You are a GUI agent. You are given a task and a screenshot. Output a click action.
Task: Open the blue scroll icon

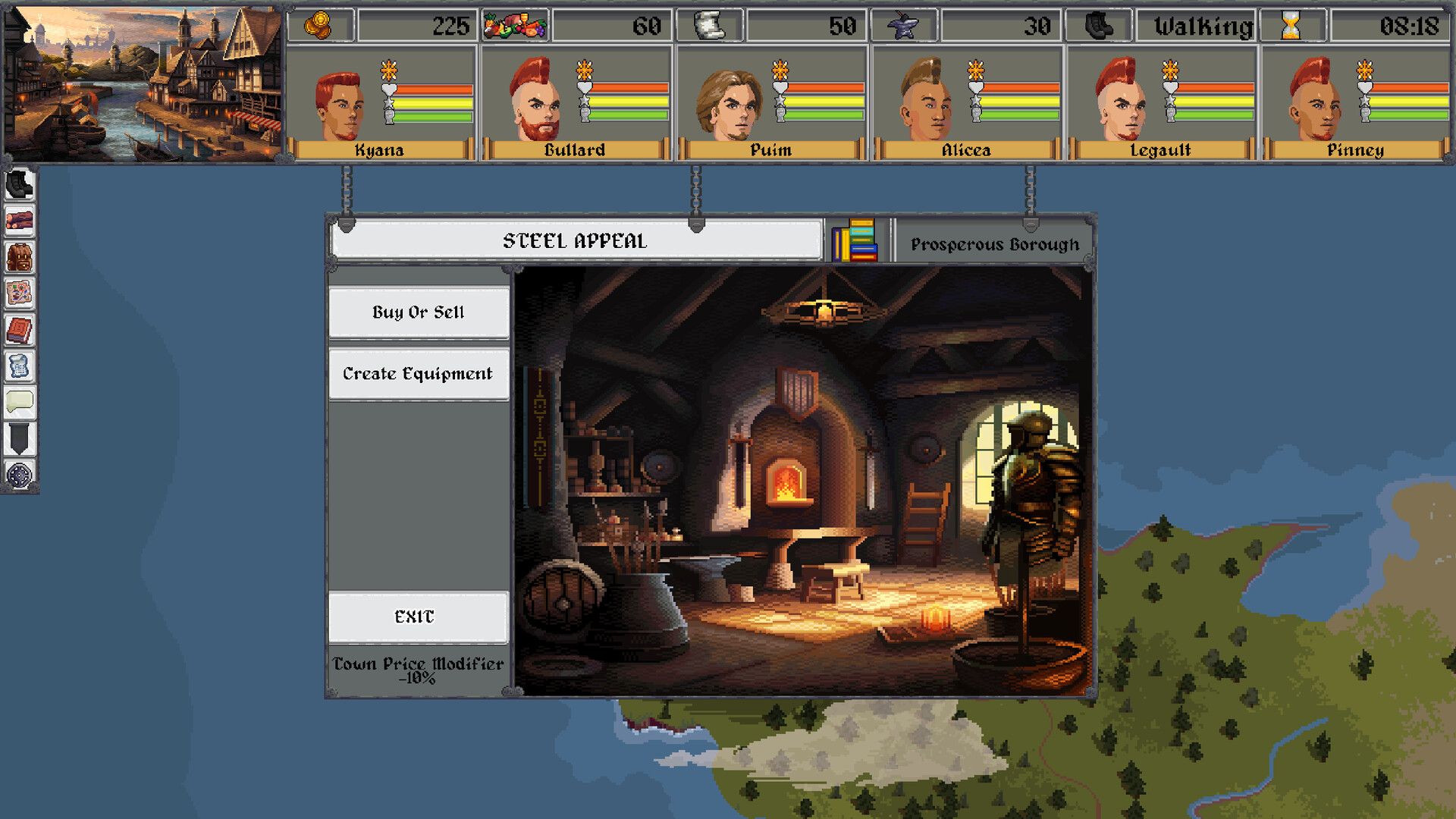19,366
